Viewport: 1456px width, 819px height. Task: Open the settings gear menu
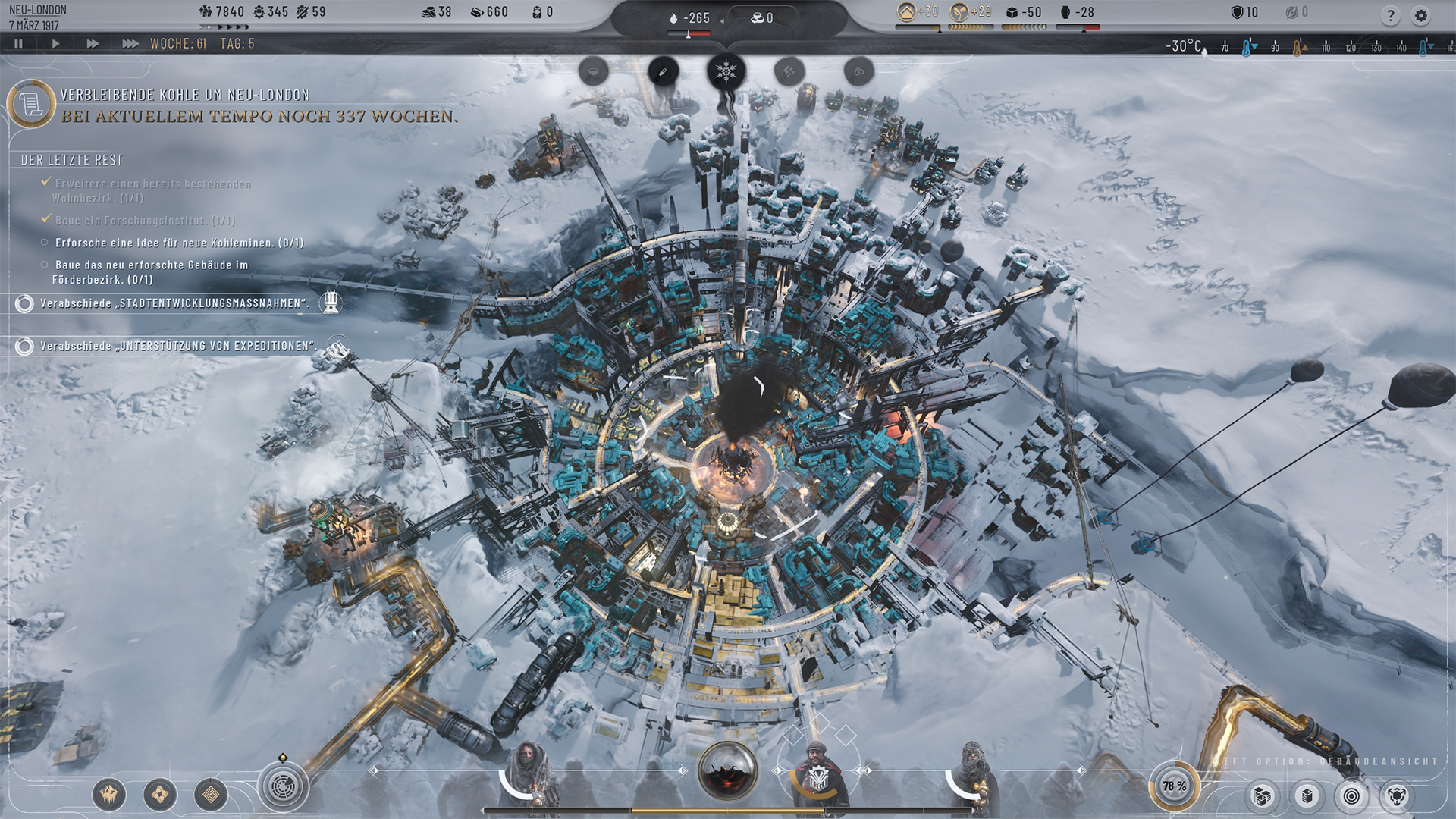coord(1420,15)
